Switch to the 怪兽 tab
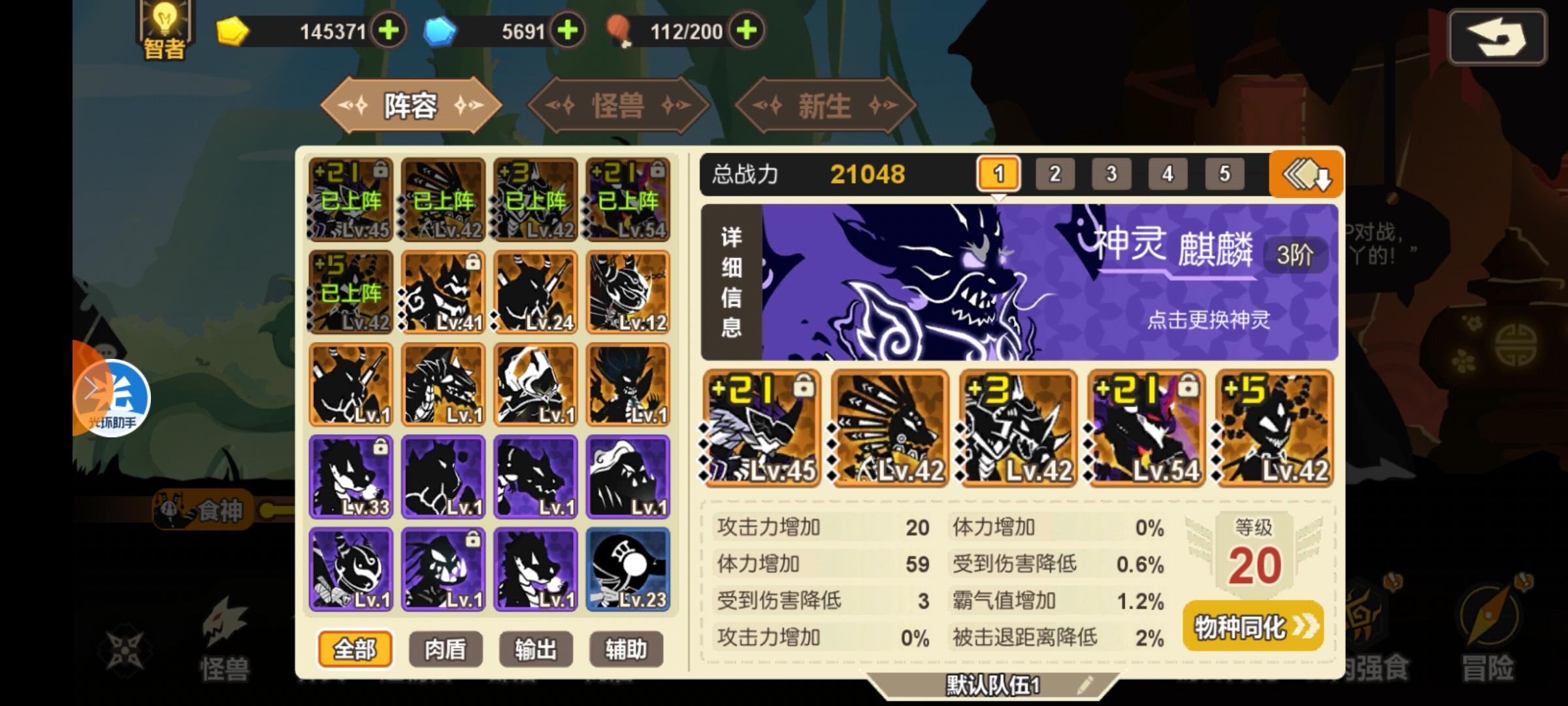The height and width of the screenshot is (706, 1568). [616, 106]
